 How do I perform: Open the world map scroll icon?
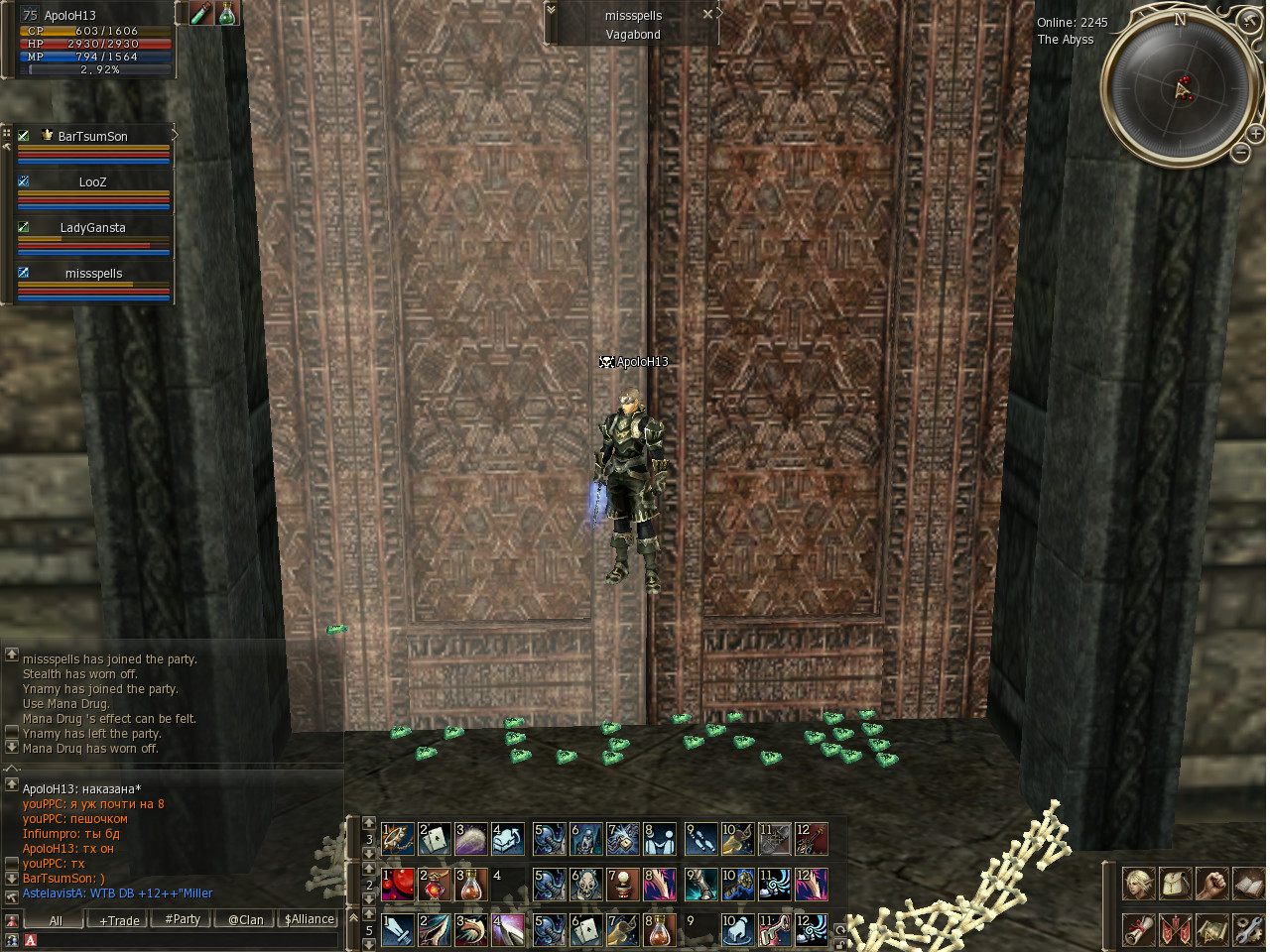click(1211, 929)
